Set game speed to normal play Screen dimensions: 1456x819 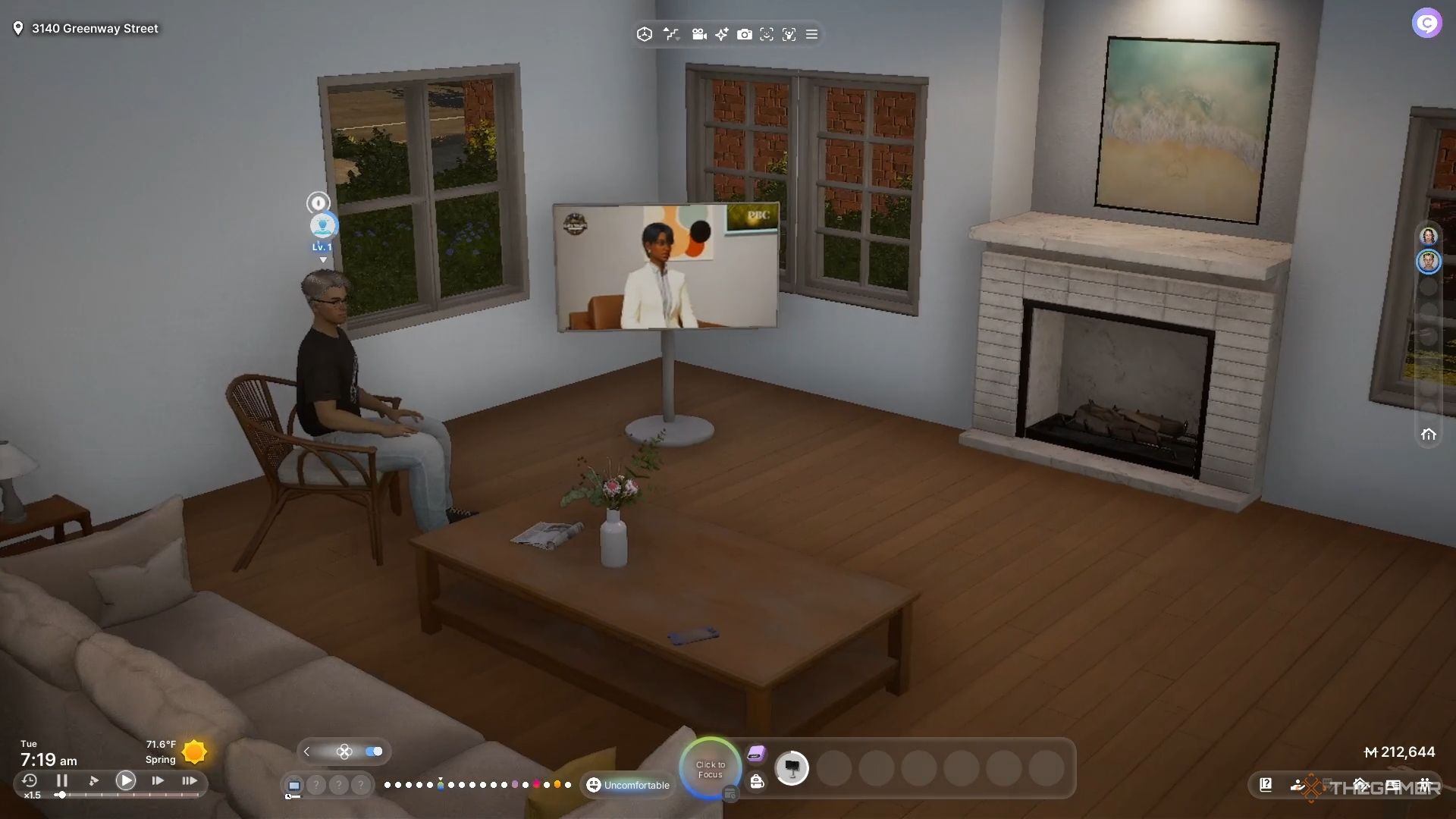click(126, 780)
